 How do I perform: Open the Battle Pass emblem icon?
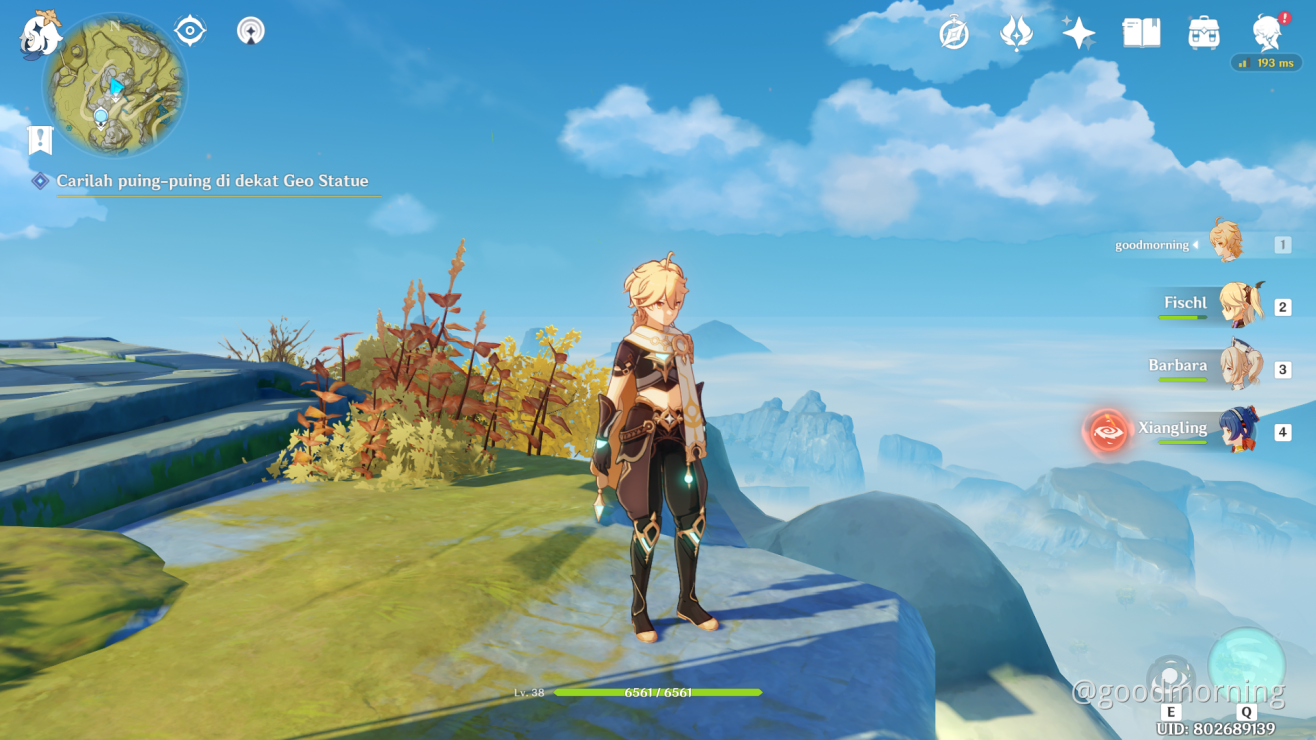[1016, 34]
